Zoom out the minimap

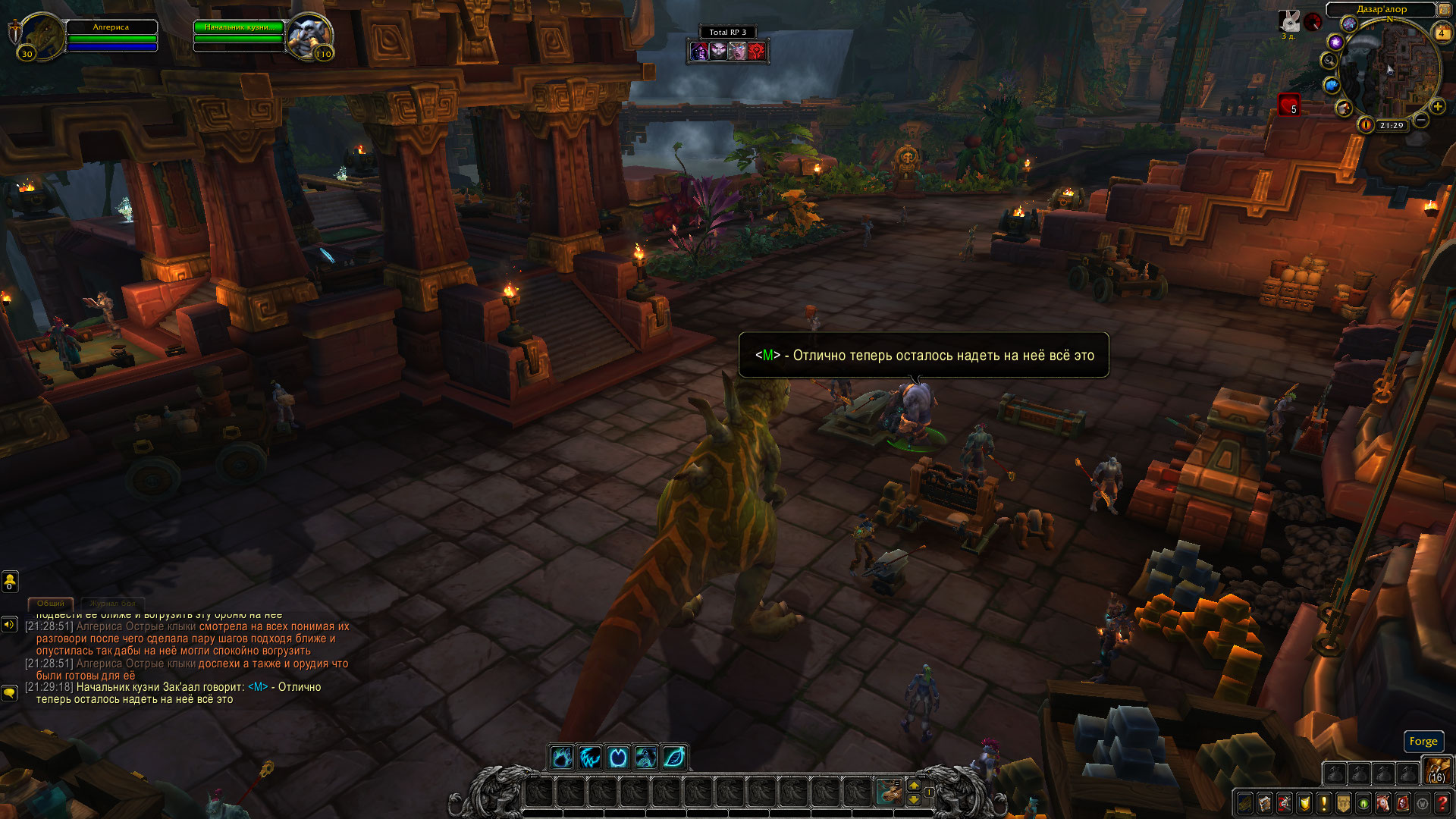1421,120
